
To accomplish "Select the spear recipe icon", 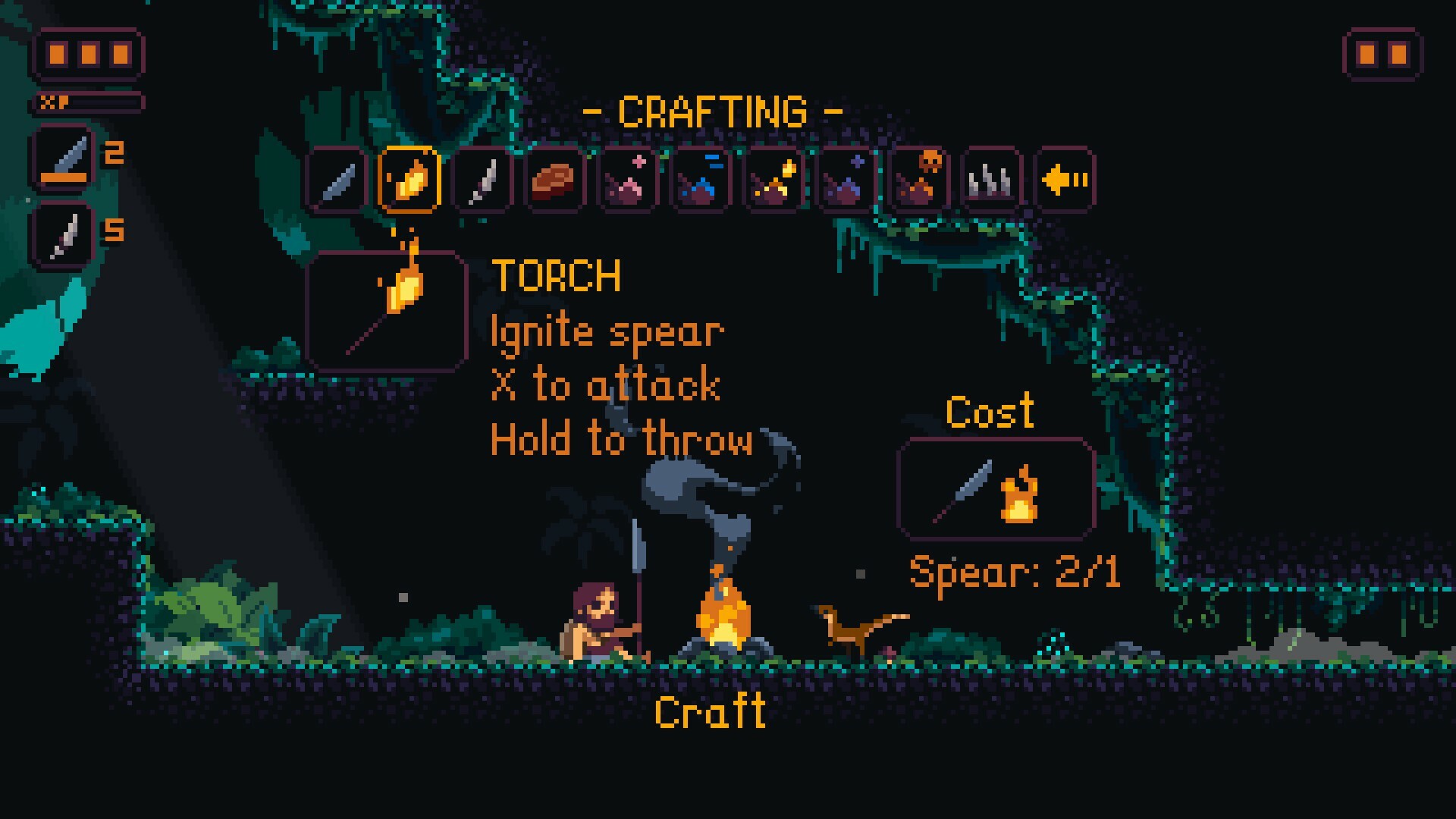I will coord(336,179).
